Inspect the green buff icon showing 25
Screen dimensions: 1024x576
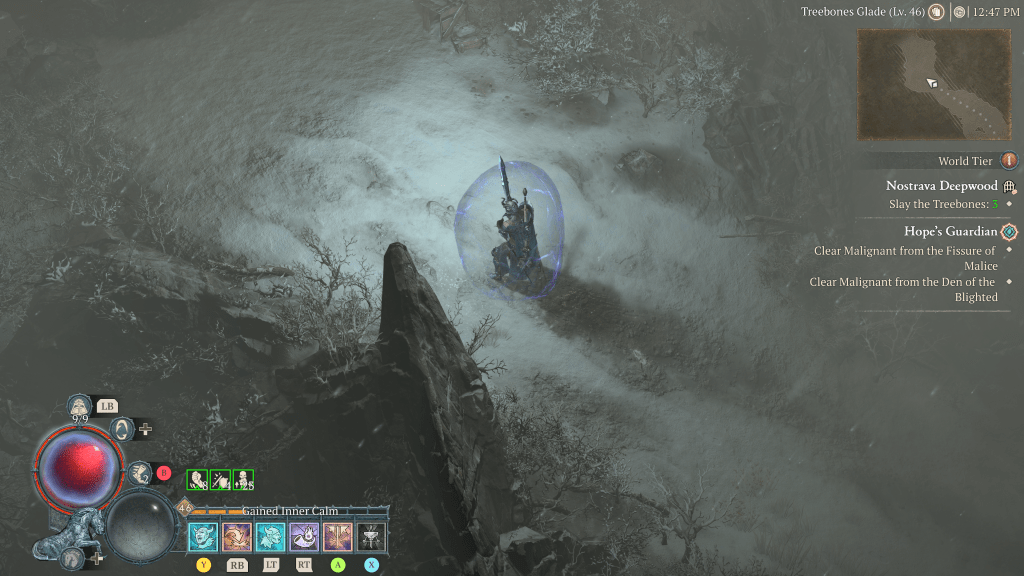pos(243,480)
